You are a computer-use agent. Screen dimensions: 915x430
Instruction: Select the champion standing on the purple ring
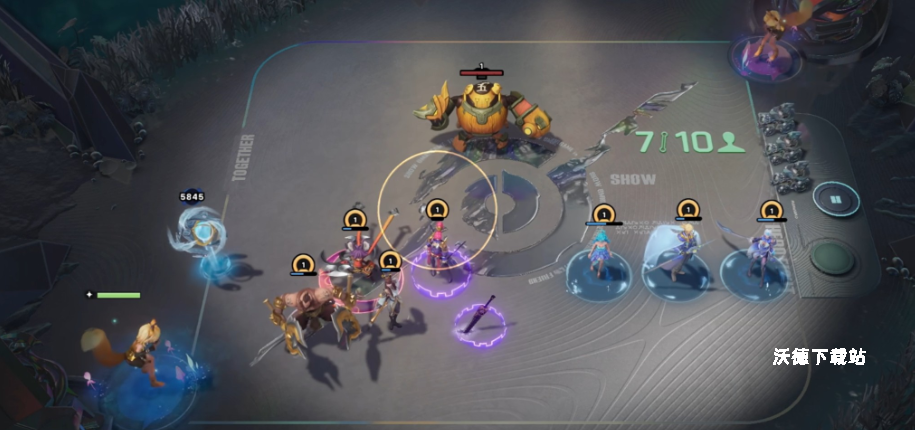437,249
